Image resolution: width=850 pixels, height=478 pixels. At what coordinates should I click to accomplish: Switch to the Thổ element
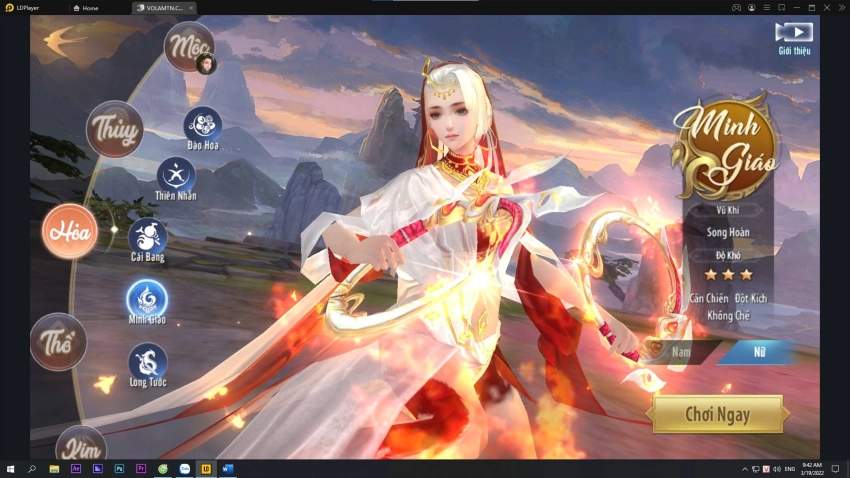point(58,341)
